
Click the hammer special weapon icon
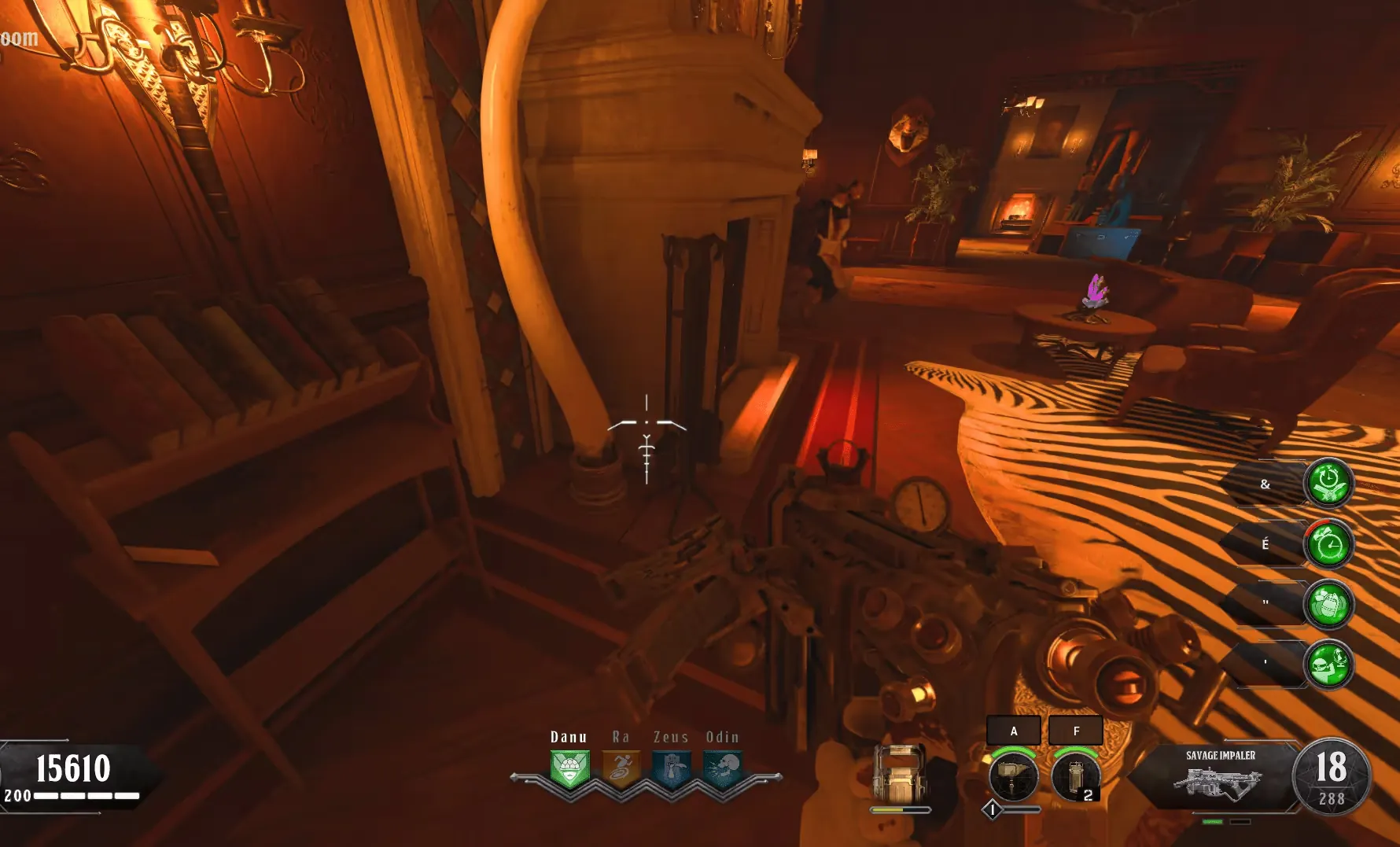pyautogui.click(x=1013, y=776)
